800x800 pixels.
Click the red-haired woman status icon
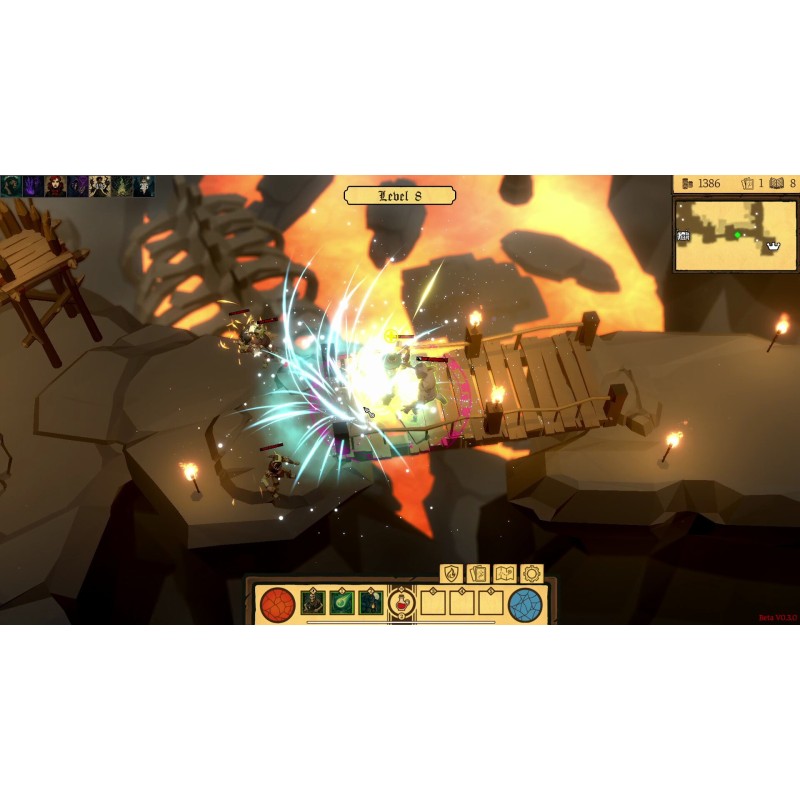coord(56,186)
